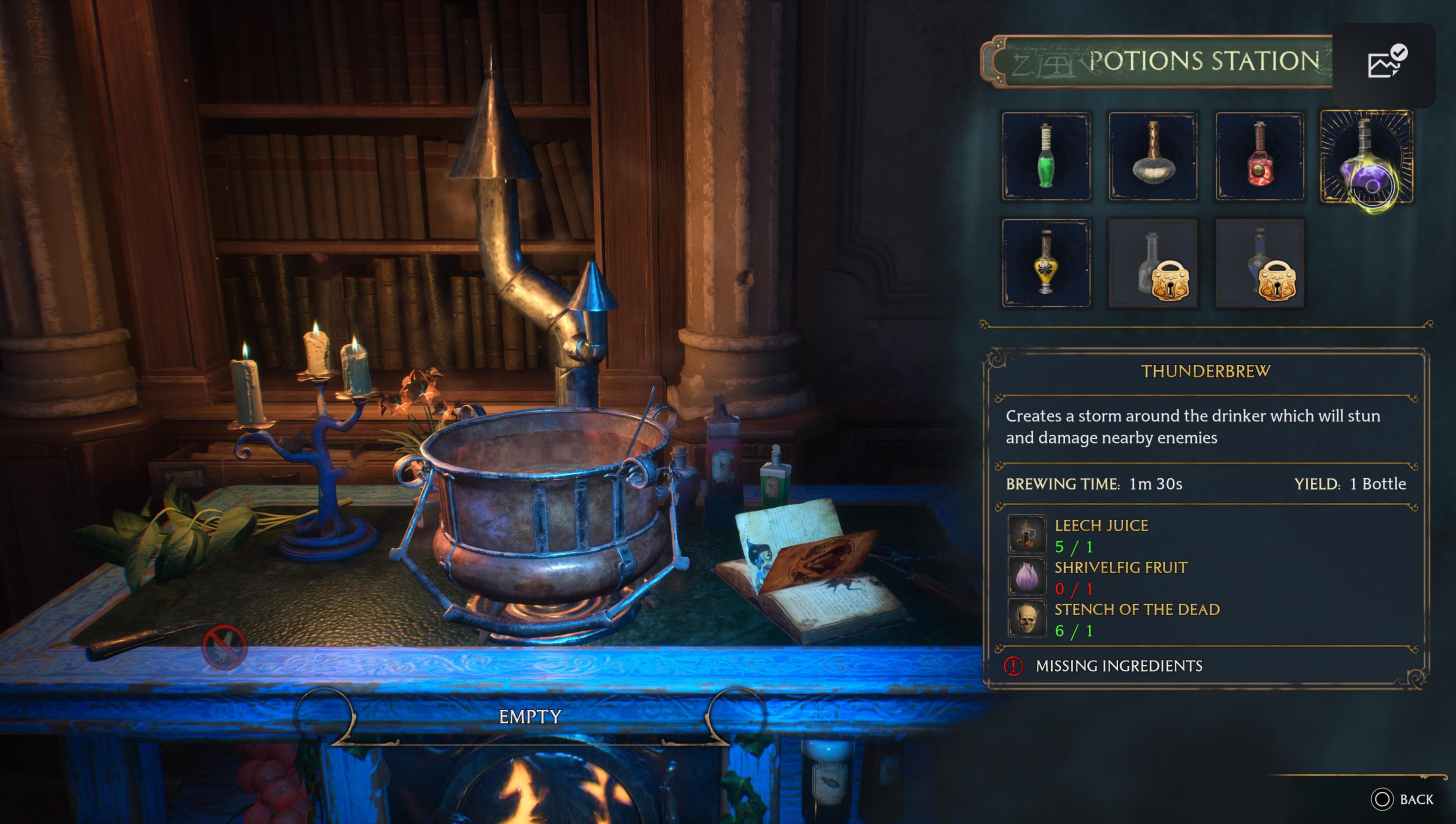Select the green Wiggenweld Potion slot

click(x=1046, y=156)
